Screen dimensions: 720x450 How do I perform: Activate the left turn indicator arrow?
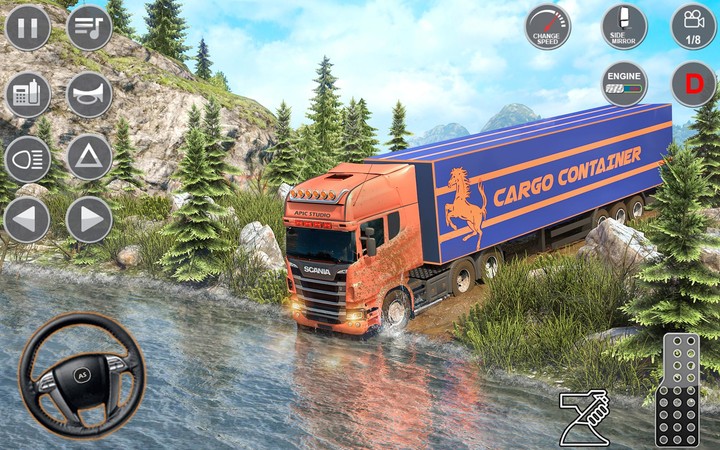[28, 219]
